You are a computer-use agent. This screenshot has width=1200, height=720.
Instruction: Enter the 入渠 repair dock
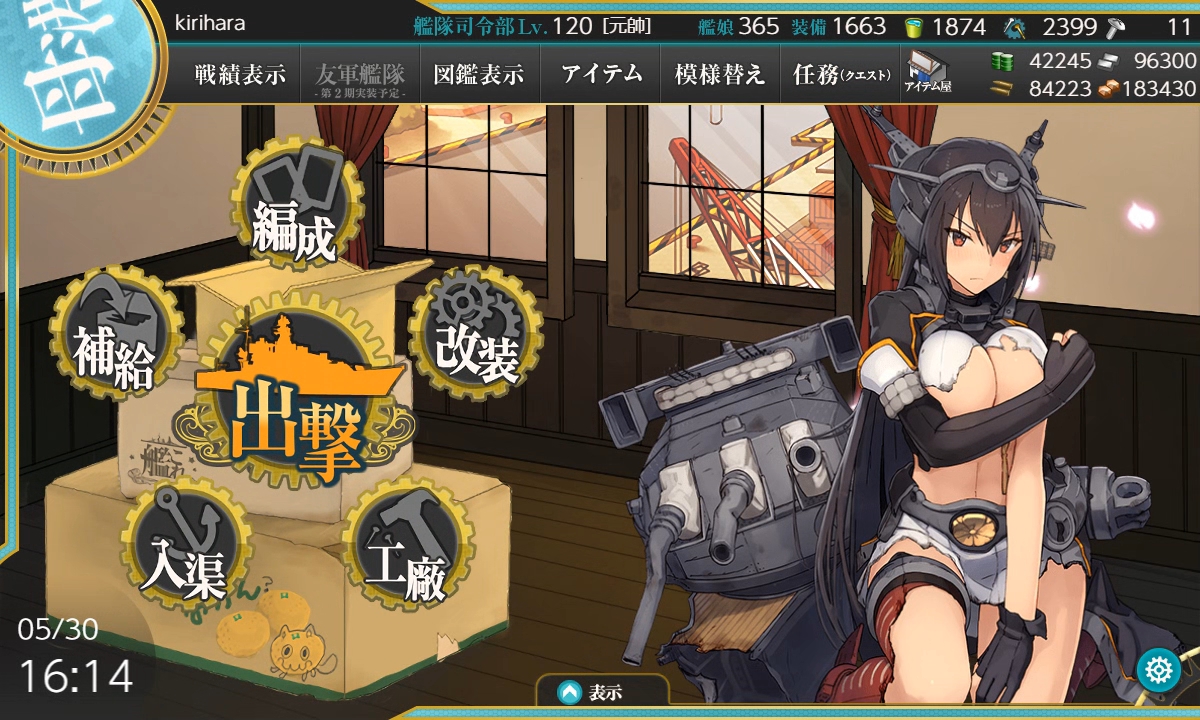183,550
